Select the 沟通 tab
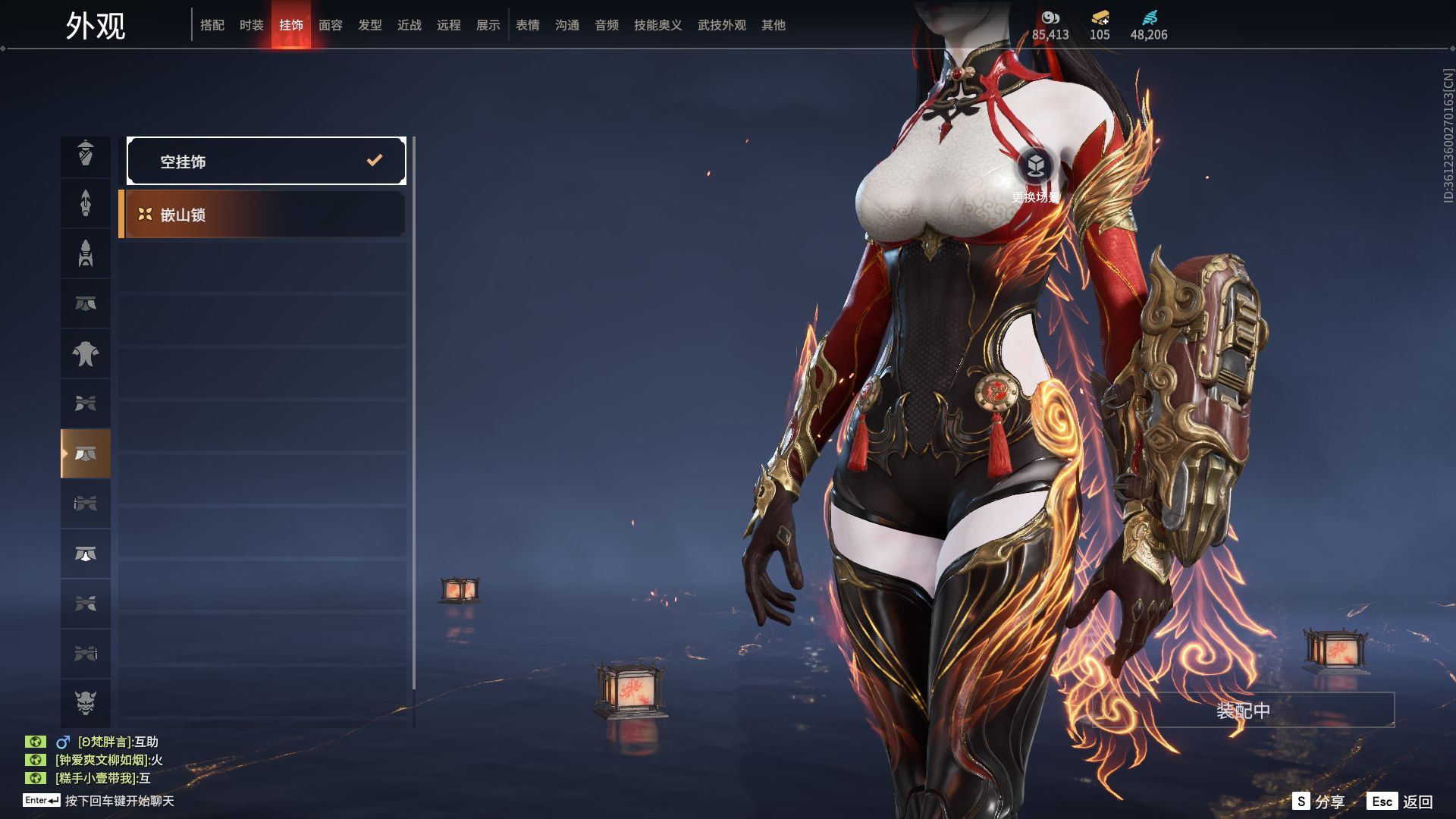 tap(567, 25)
